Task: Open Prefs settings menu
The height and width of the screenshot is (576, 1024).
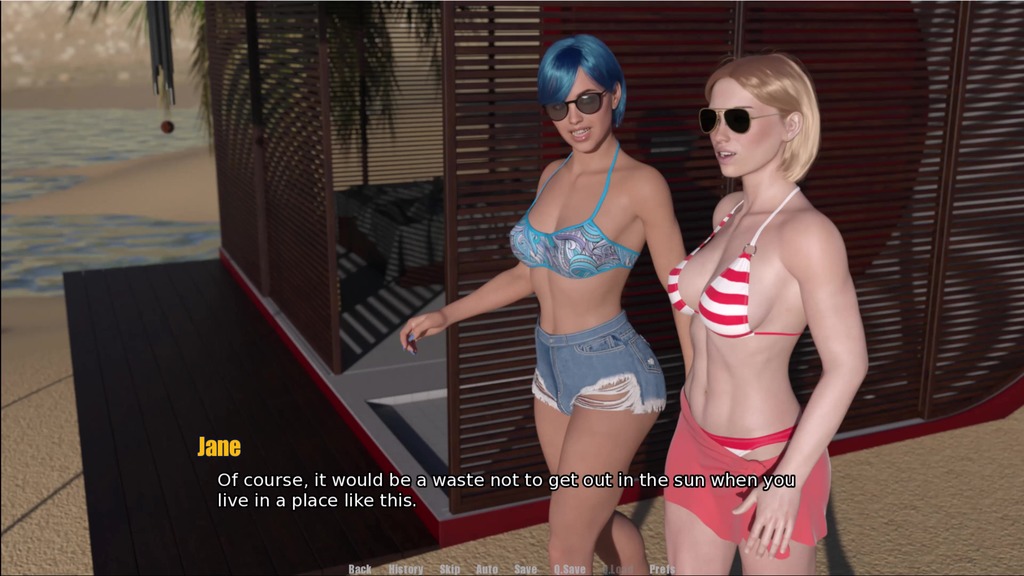Action: 662,569
